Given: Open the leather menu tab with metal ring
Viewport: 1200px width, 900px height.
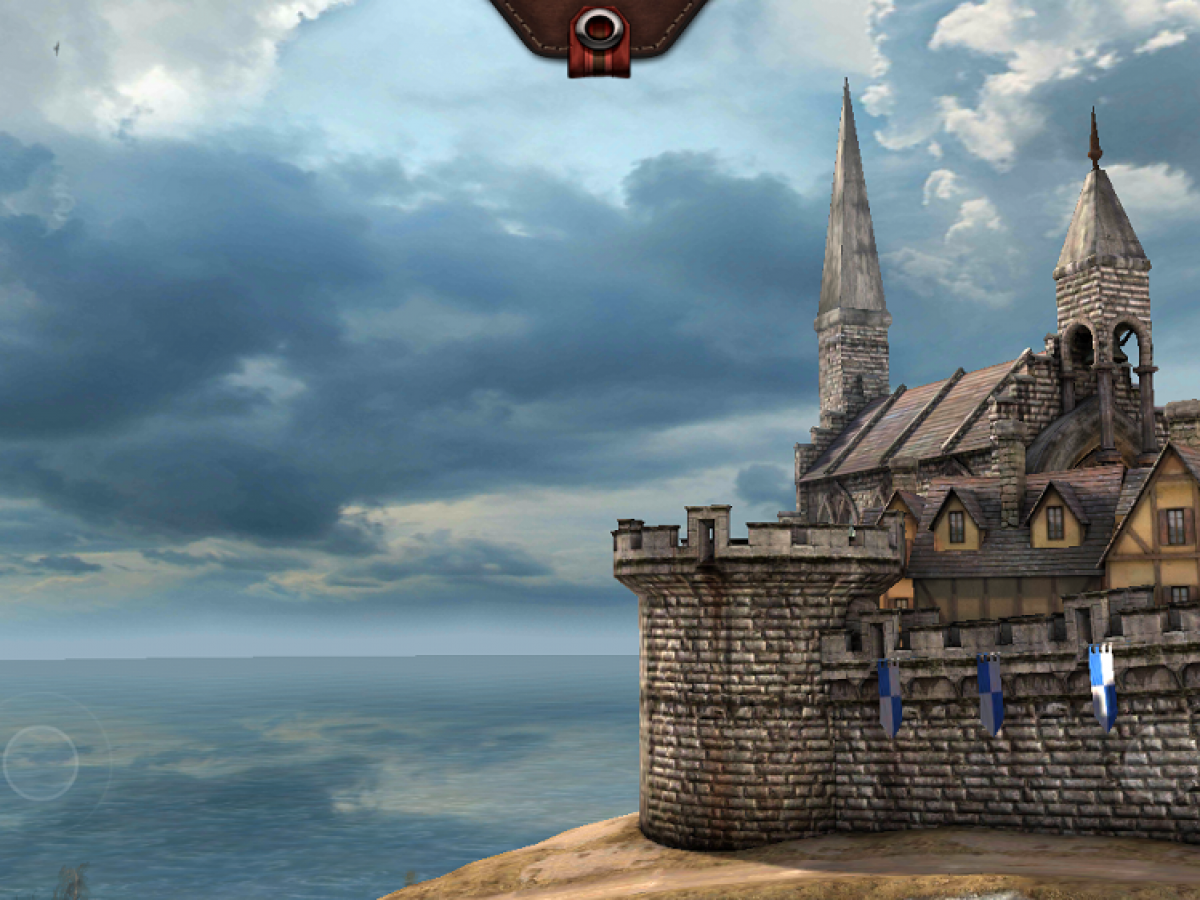Looking at the screenshot, I should click(599, 32).
